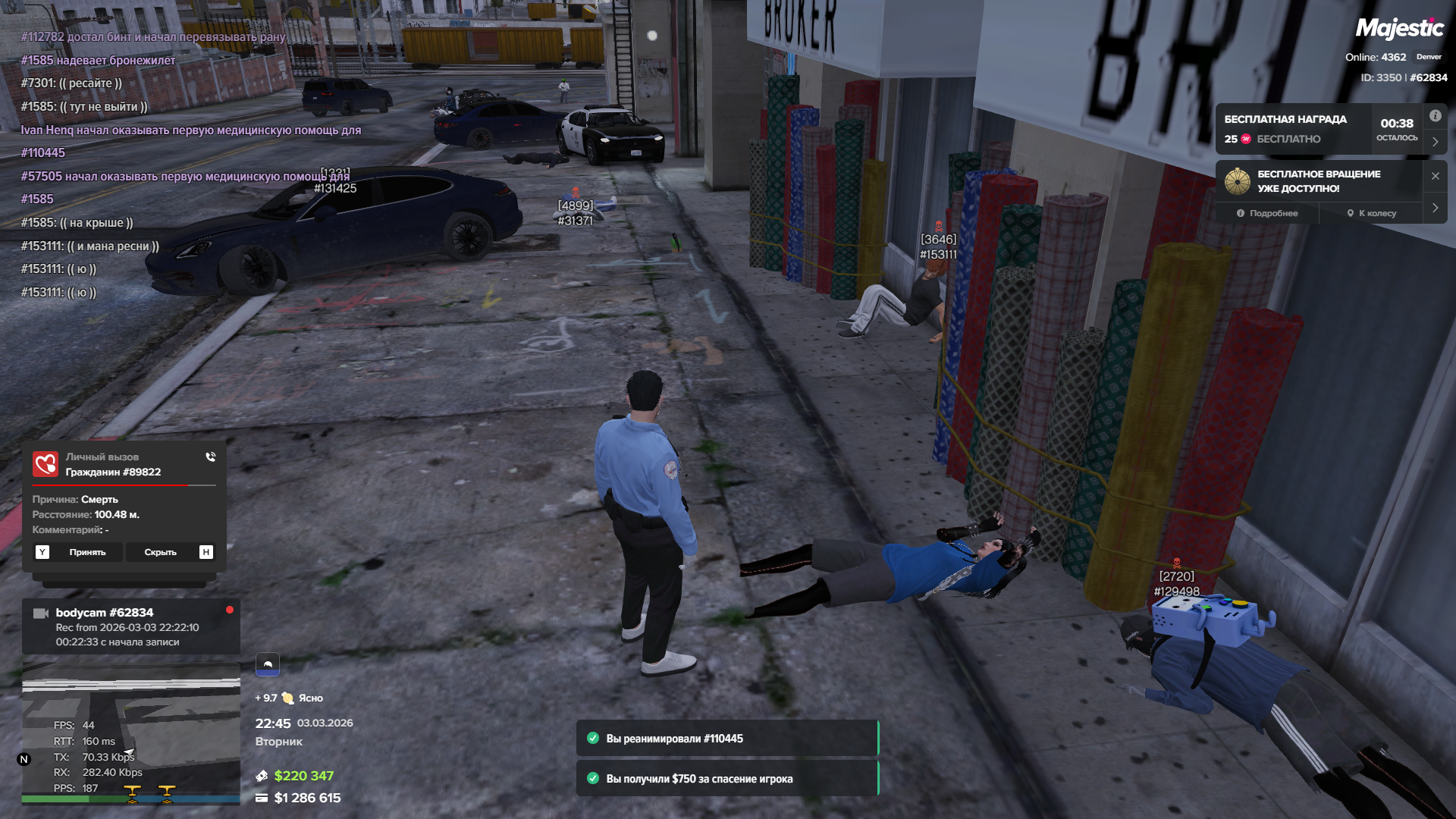Click the $750 rescue reward notification
1456x819 pixels.
(726, 779)
